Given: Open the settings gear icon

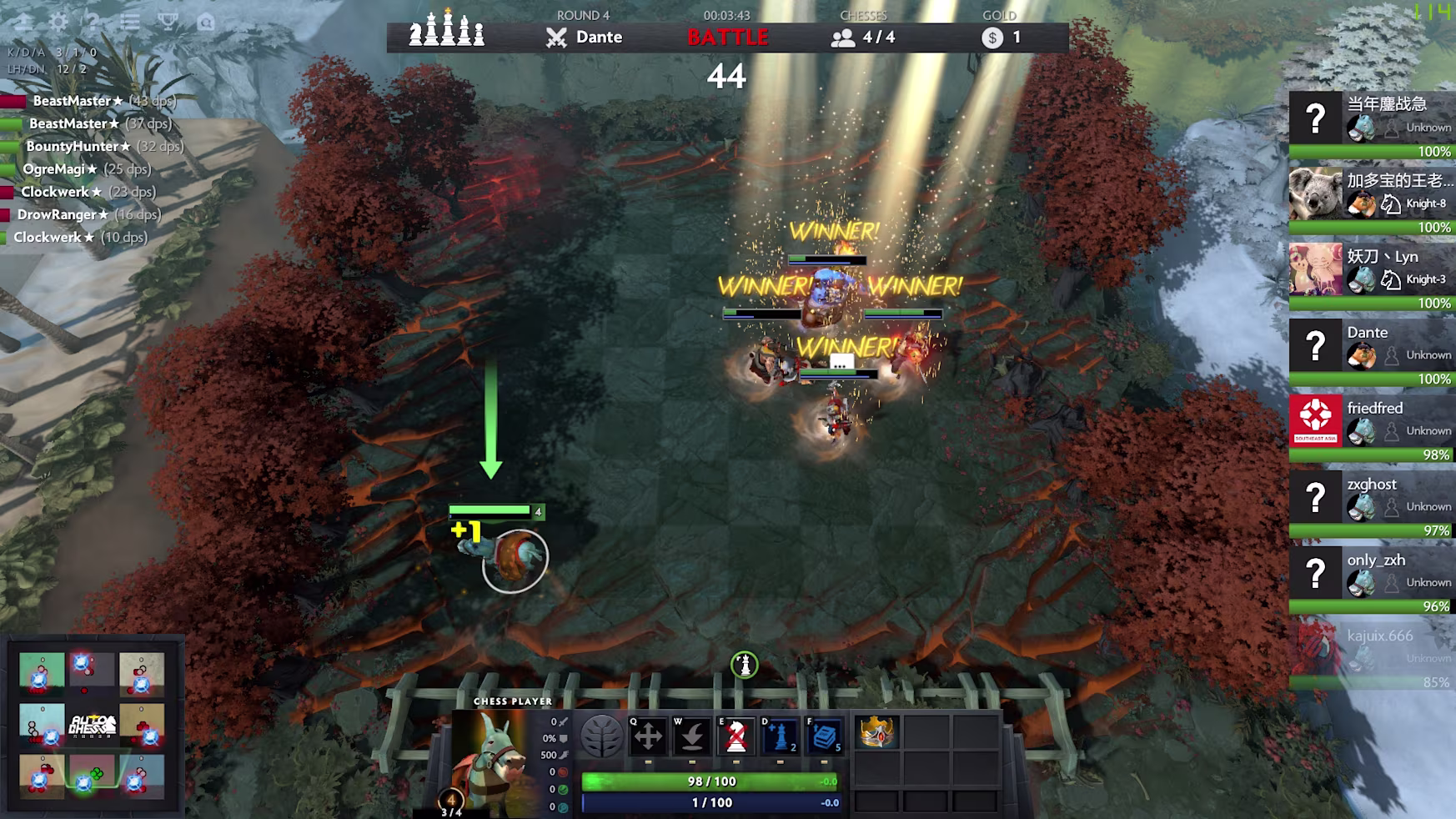Looking at the screenshot, I should (x=58, y=22).
